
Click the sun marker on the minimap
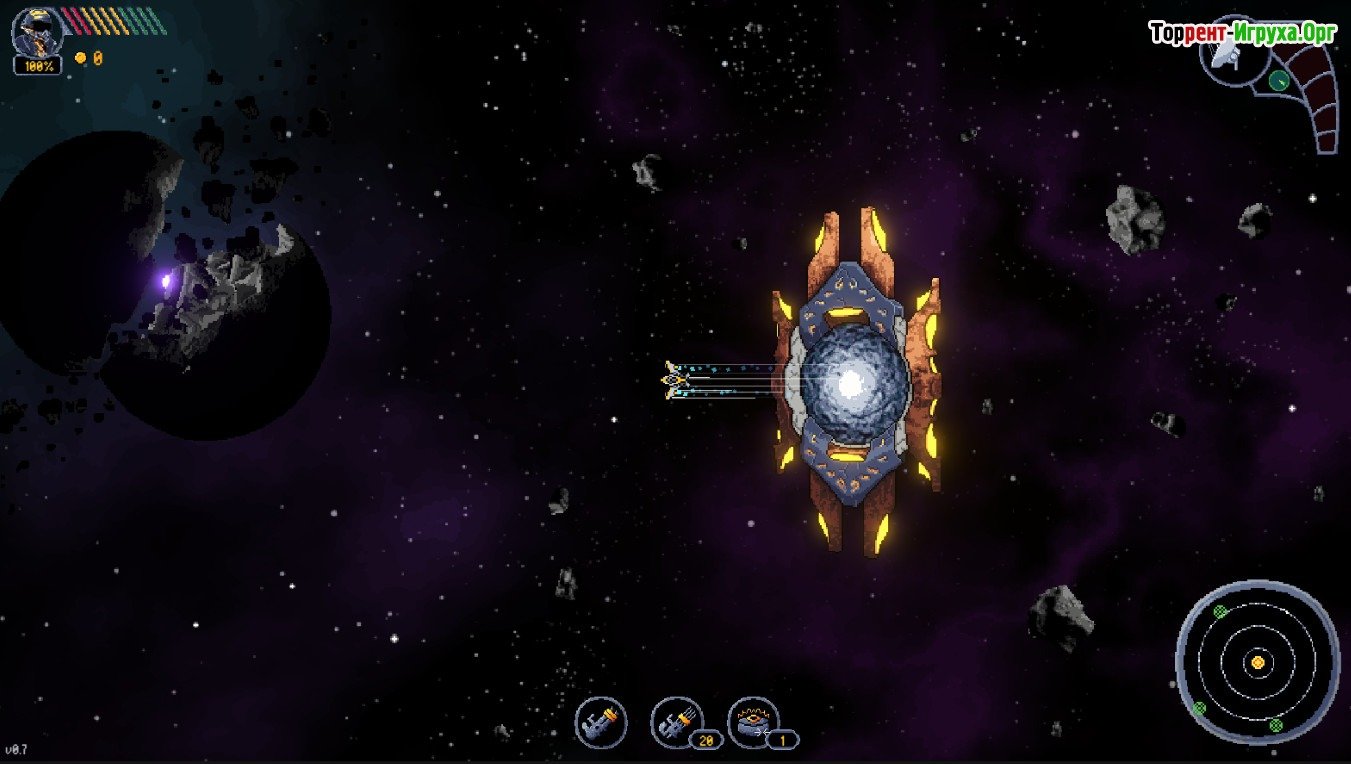pyautogui.click(x=1257, y=662)
